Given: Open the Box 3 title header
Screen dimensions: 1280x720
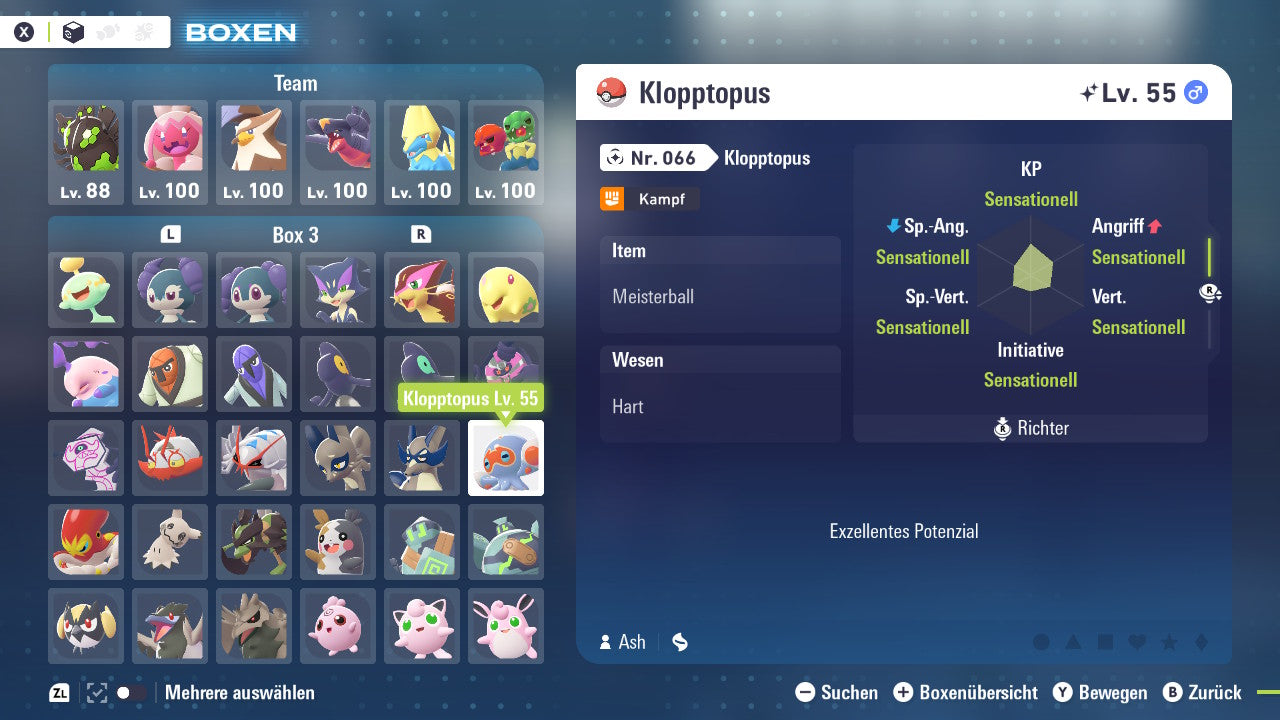Looking at the screenshot, I should pos(295,235).
